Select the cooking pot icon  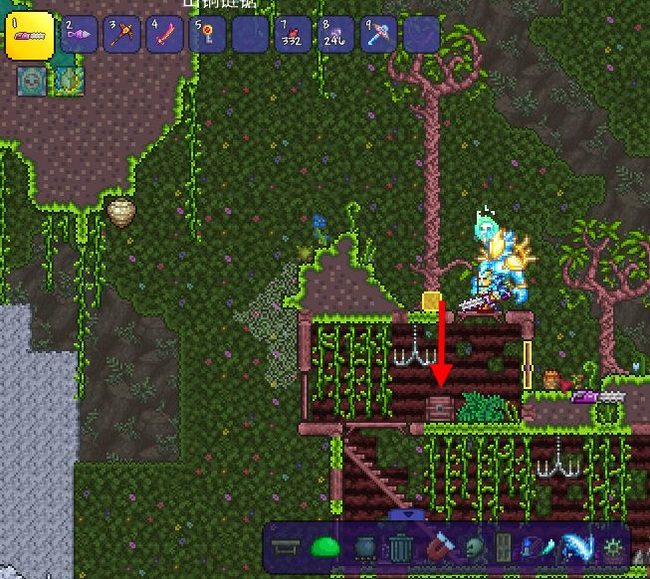[x=363, y=547]
